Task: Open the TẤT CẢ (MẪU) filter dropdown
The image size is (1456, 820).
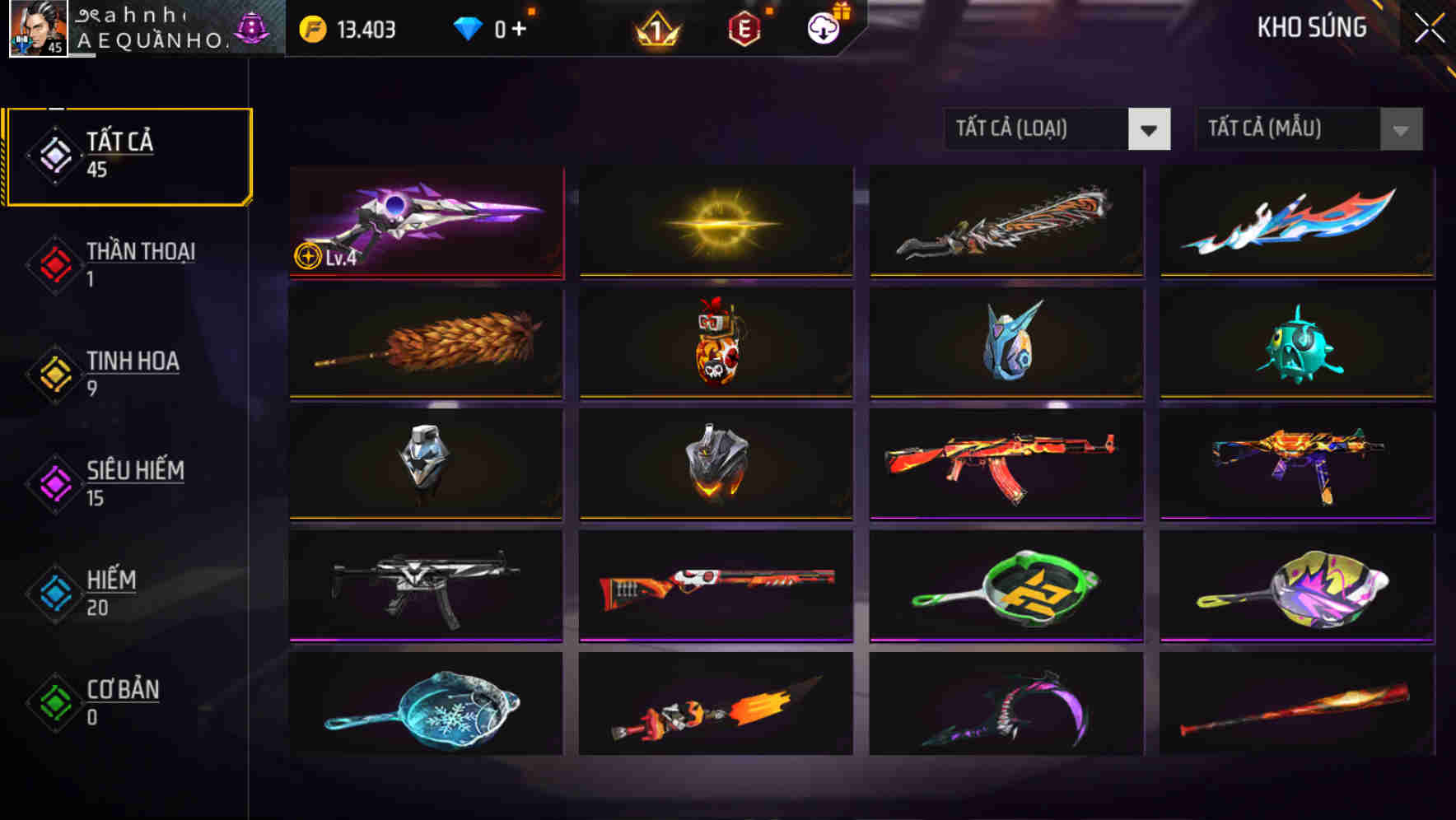Action: coord(1308,129)
